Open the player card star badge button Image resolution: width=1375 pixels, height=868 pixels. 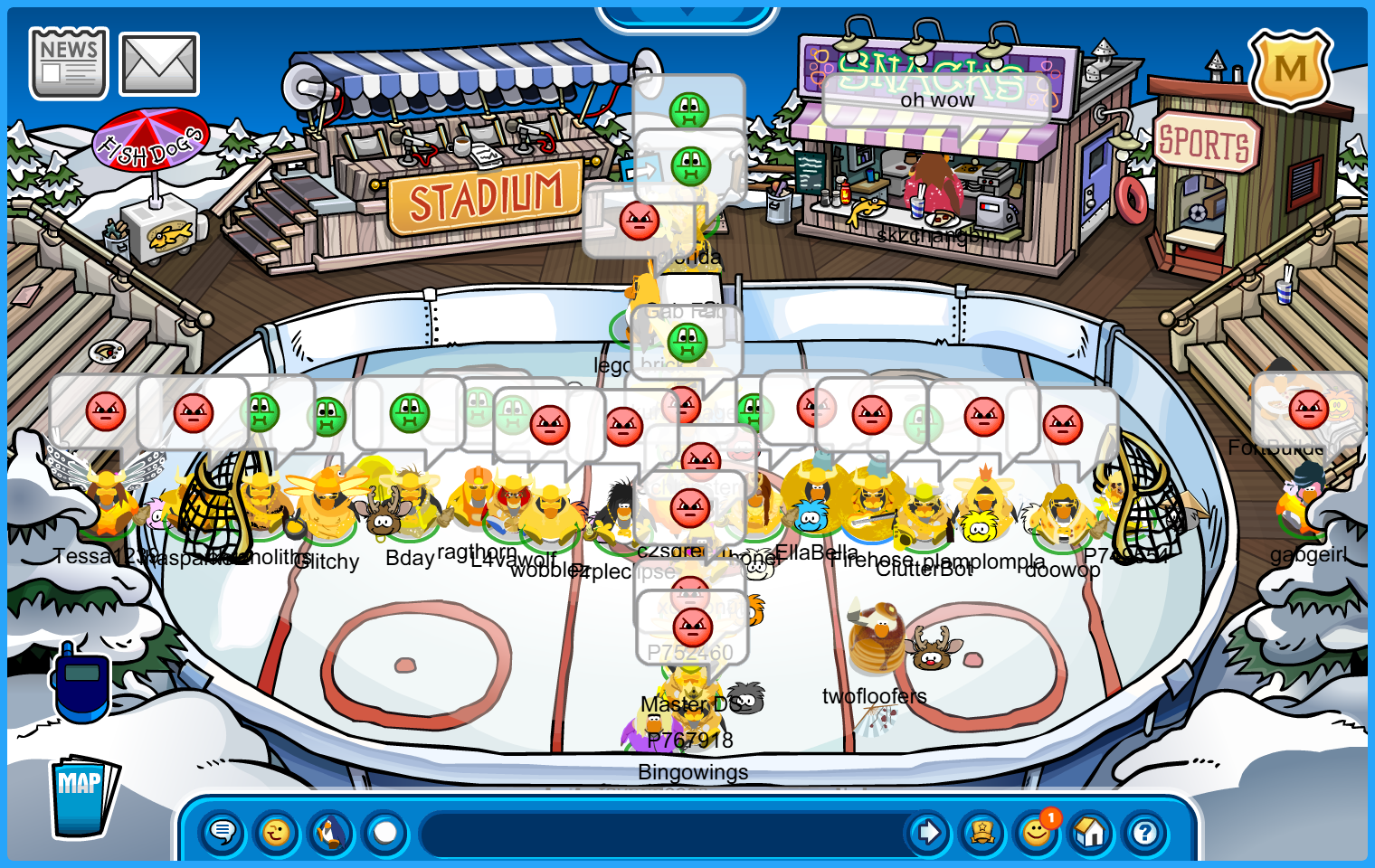point(982,832)
